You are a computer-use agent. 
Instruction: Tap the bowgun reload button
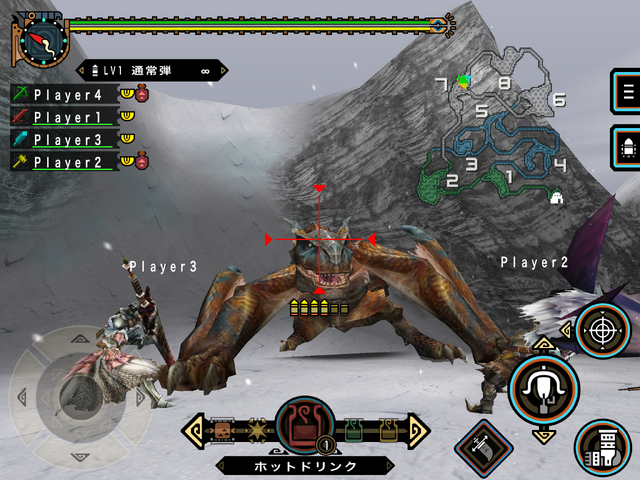(602, 447)
